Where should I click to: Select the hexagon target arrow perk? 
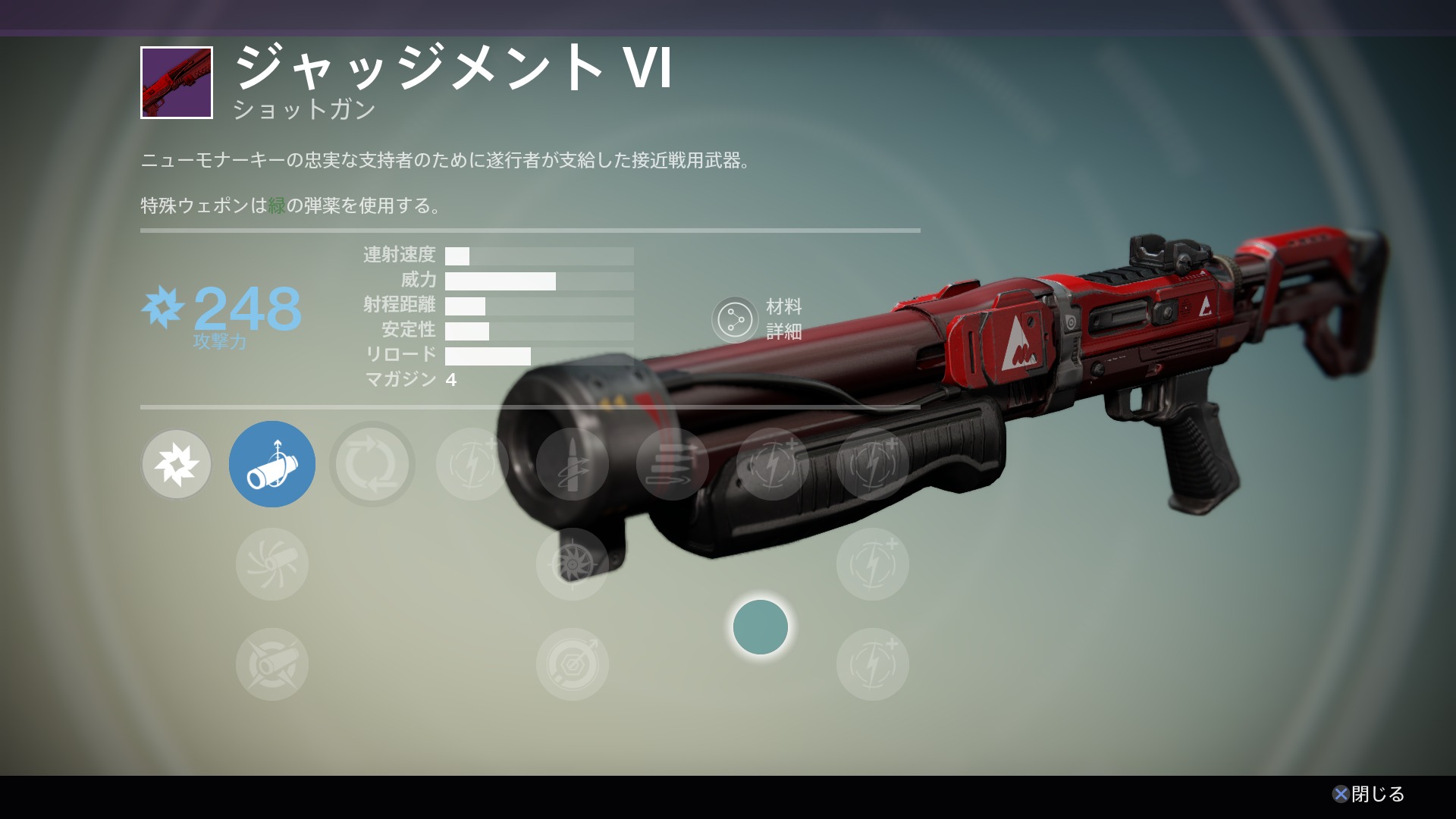[x=573, y=664]
